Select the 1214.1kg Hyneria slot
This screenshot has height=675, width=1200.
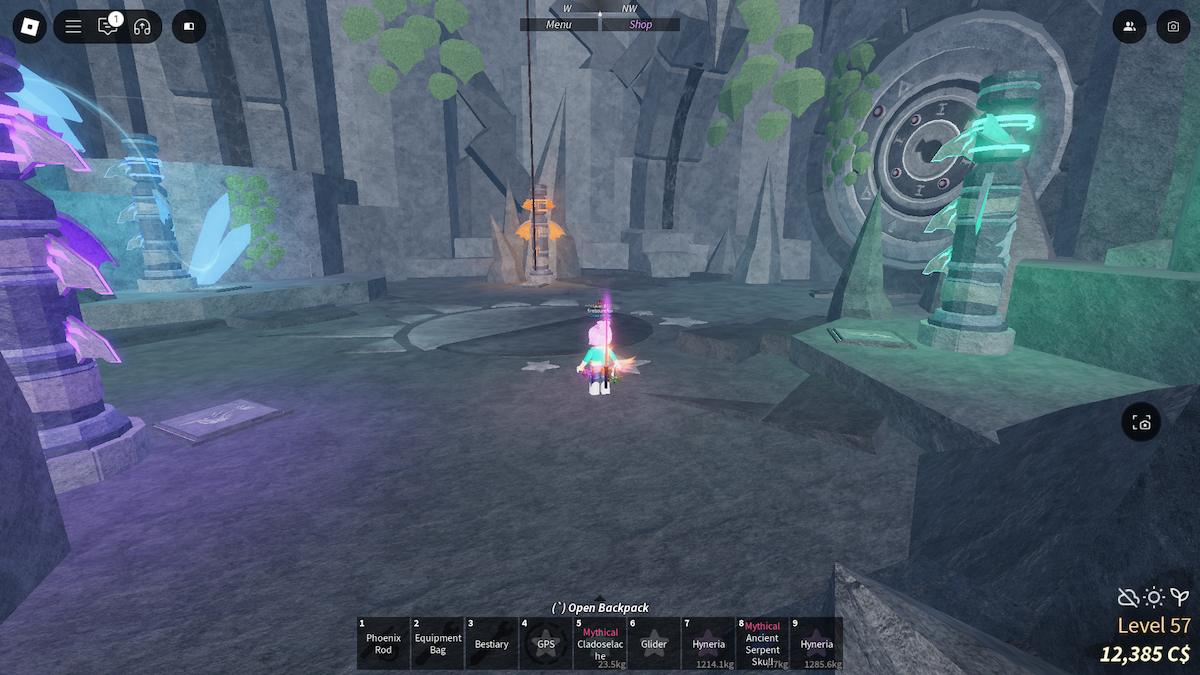[x=708, y=644]
